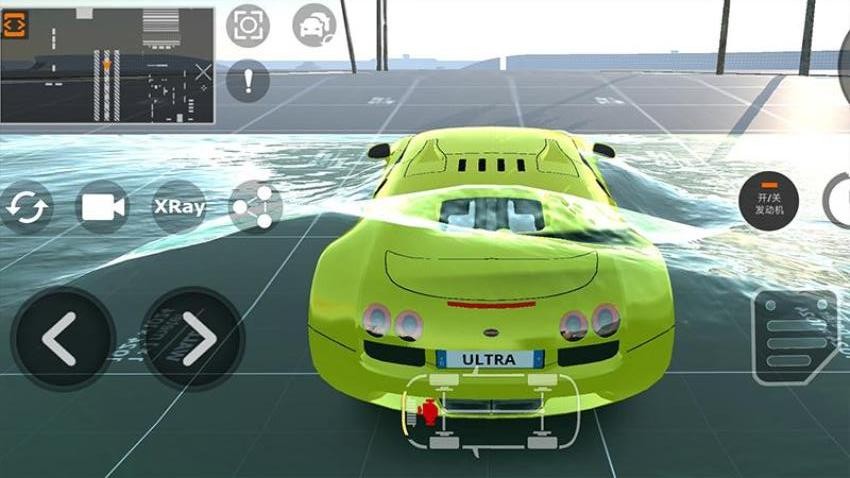The image size is (850, 478).
Task: Tap the car chassis damage diagram
Action: coord(490,412)
